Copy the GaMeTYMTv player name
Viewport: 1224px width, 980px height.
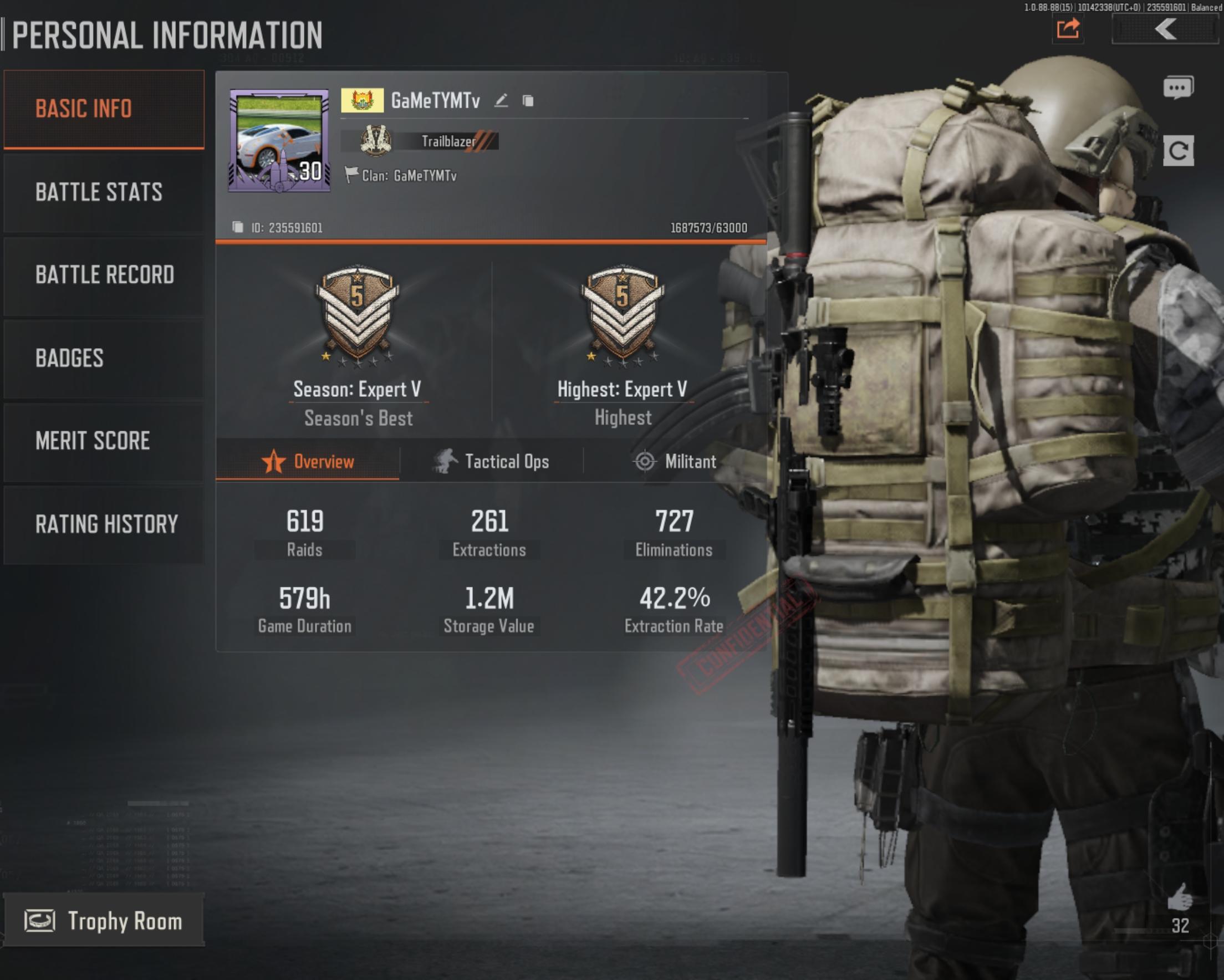tap(528, 101)
